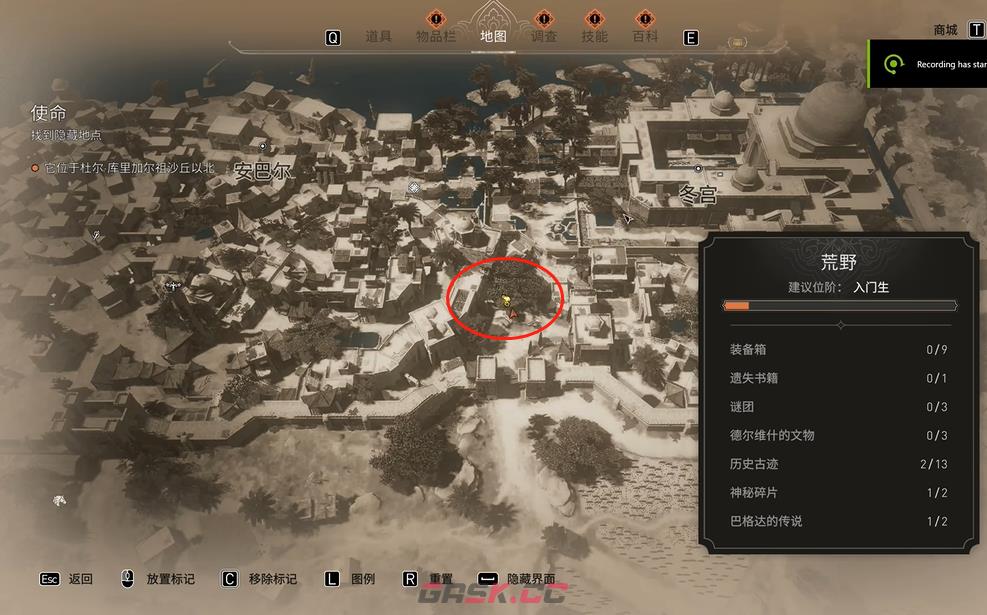
Task: Click the green recording notification overlay
Action: pos(927,64)
